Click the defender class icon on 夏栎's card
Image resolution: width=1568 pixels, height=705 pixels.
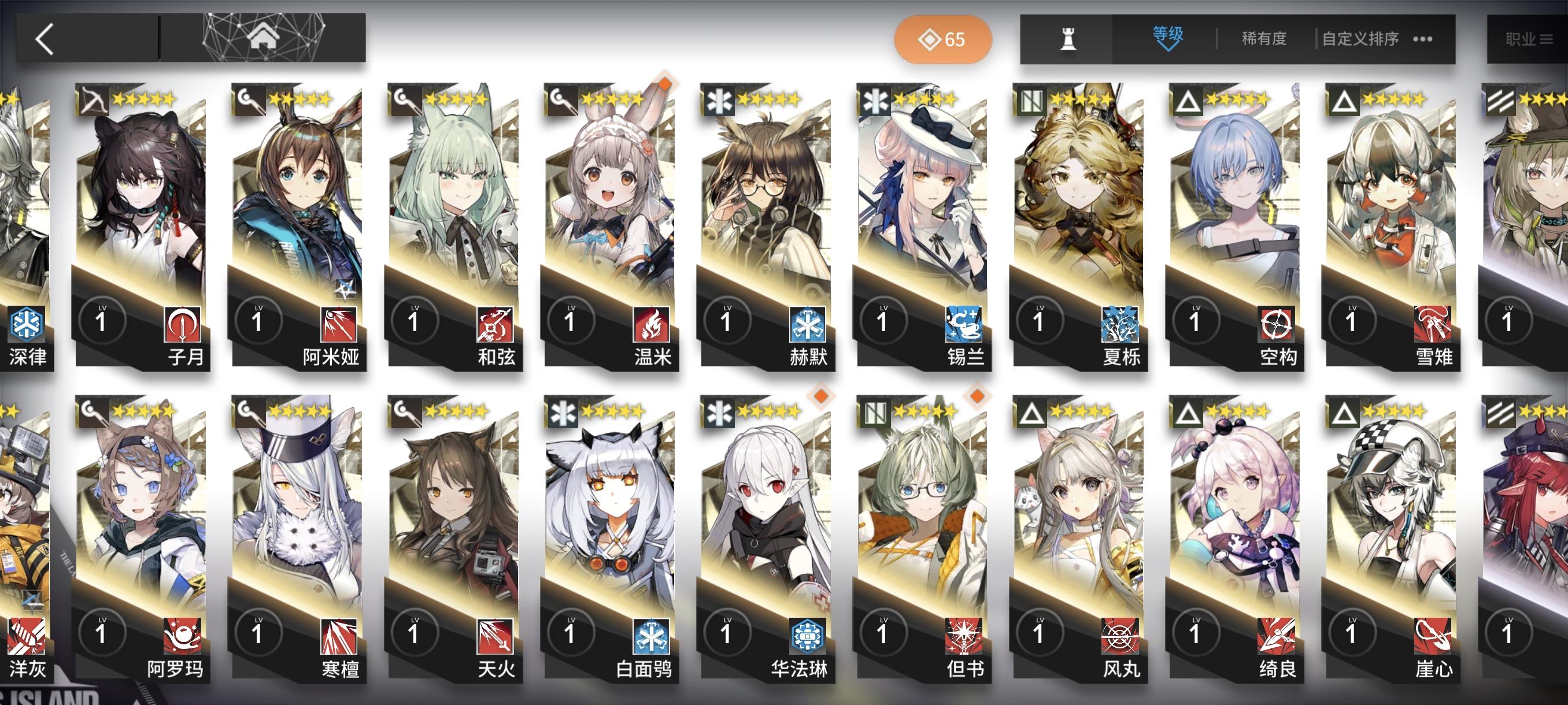point(1030,102)
